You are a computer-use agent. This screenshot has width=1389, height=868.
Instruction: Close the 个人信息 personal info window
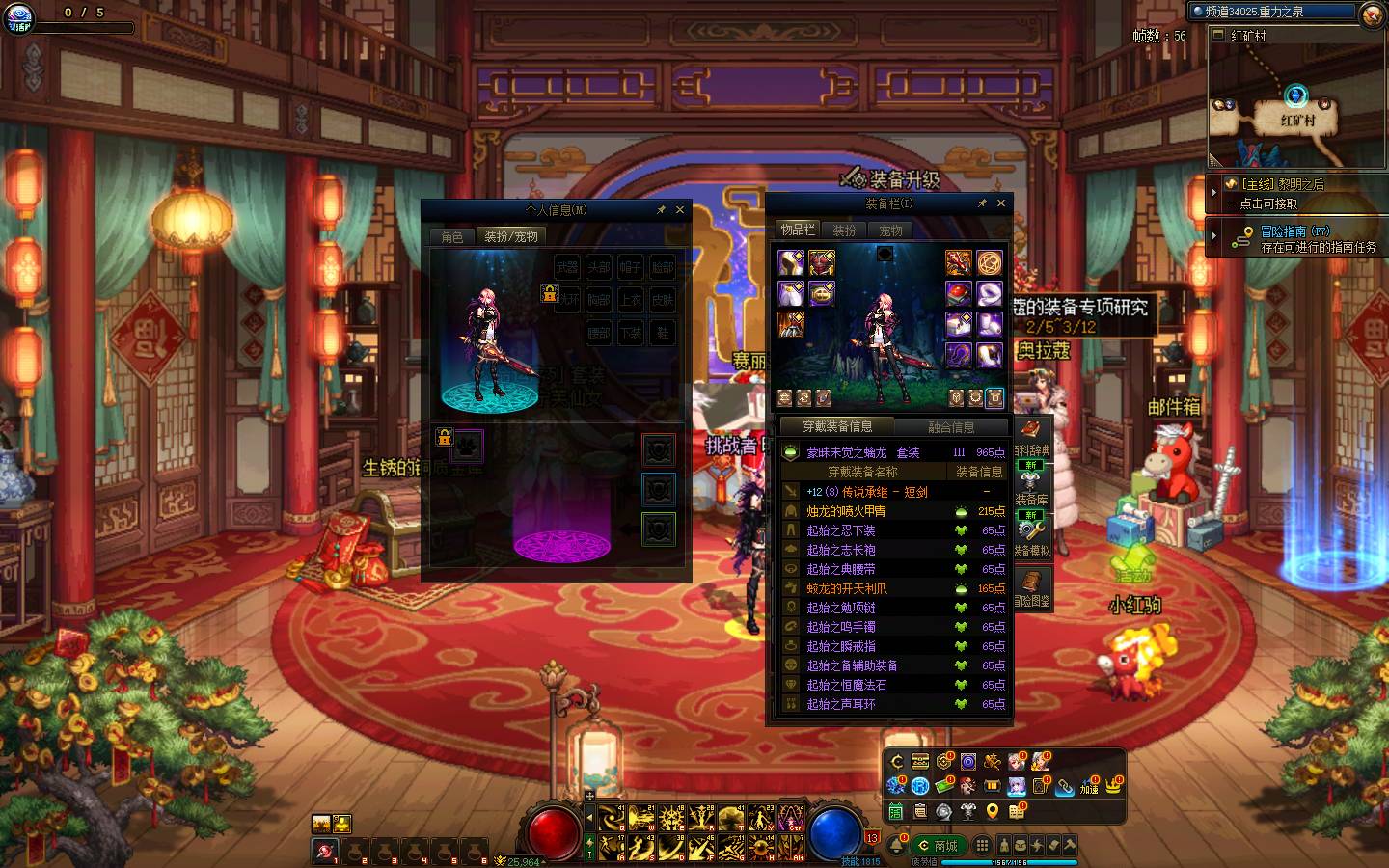(x=680, y=209)
